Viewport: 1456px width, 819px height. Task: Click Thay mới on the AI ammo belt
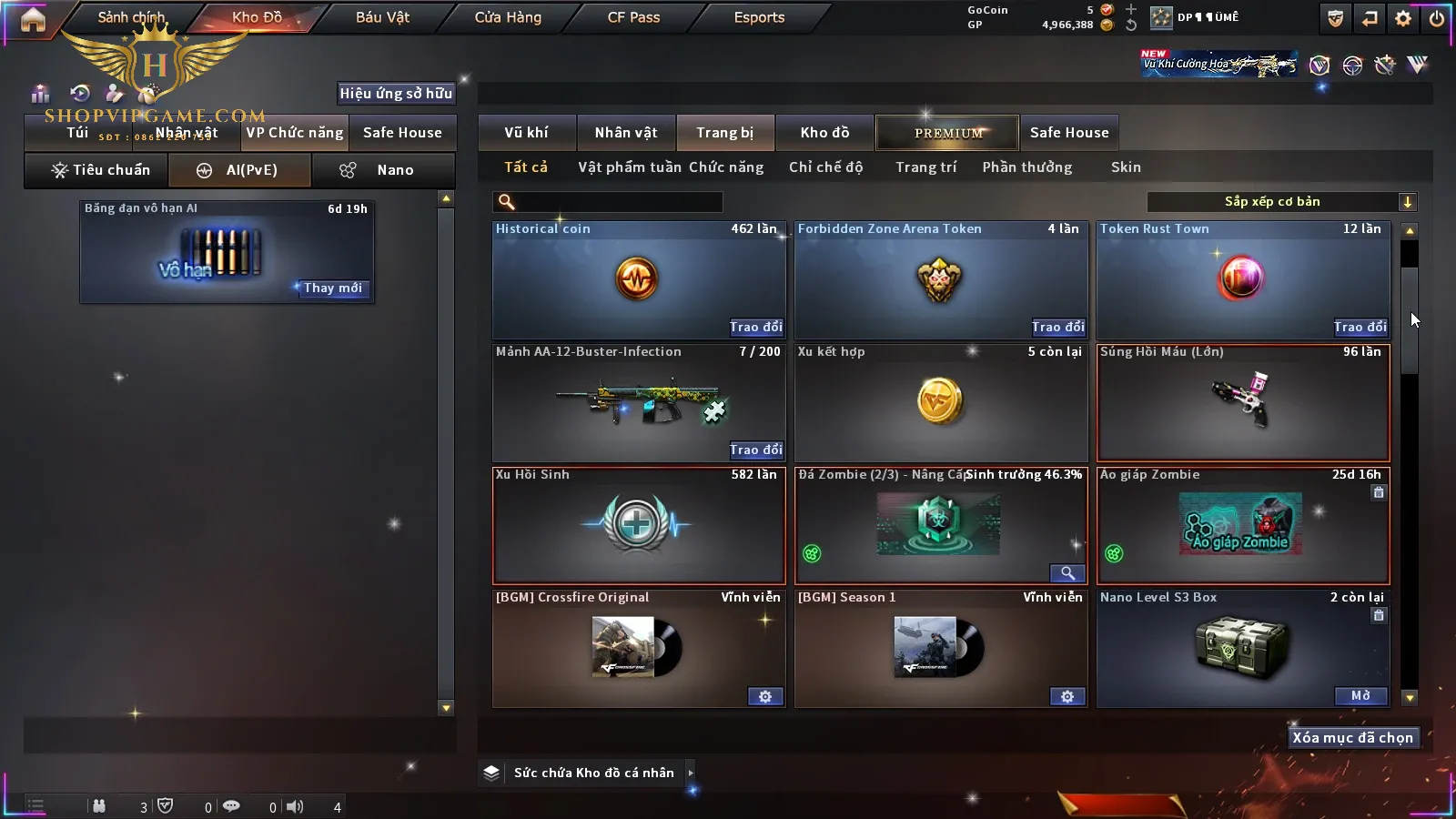pyautogui.click(x=332, y=288)
